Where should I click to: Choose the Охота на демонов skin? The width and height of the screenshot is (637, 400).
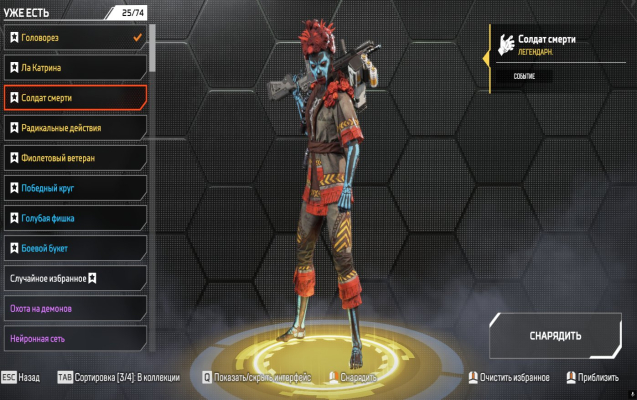click(x=74, y=307)
